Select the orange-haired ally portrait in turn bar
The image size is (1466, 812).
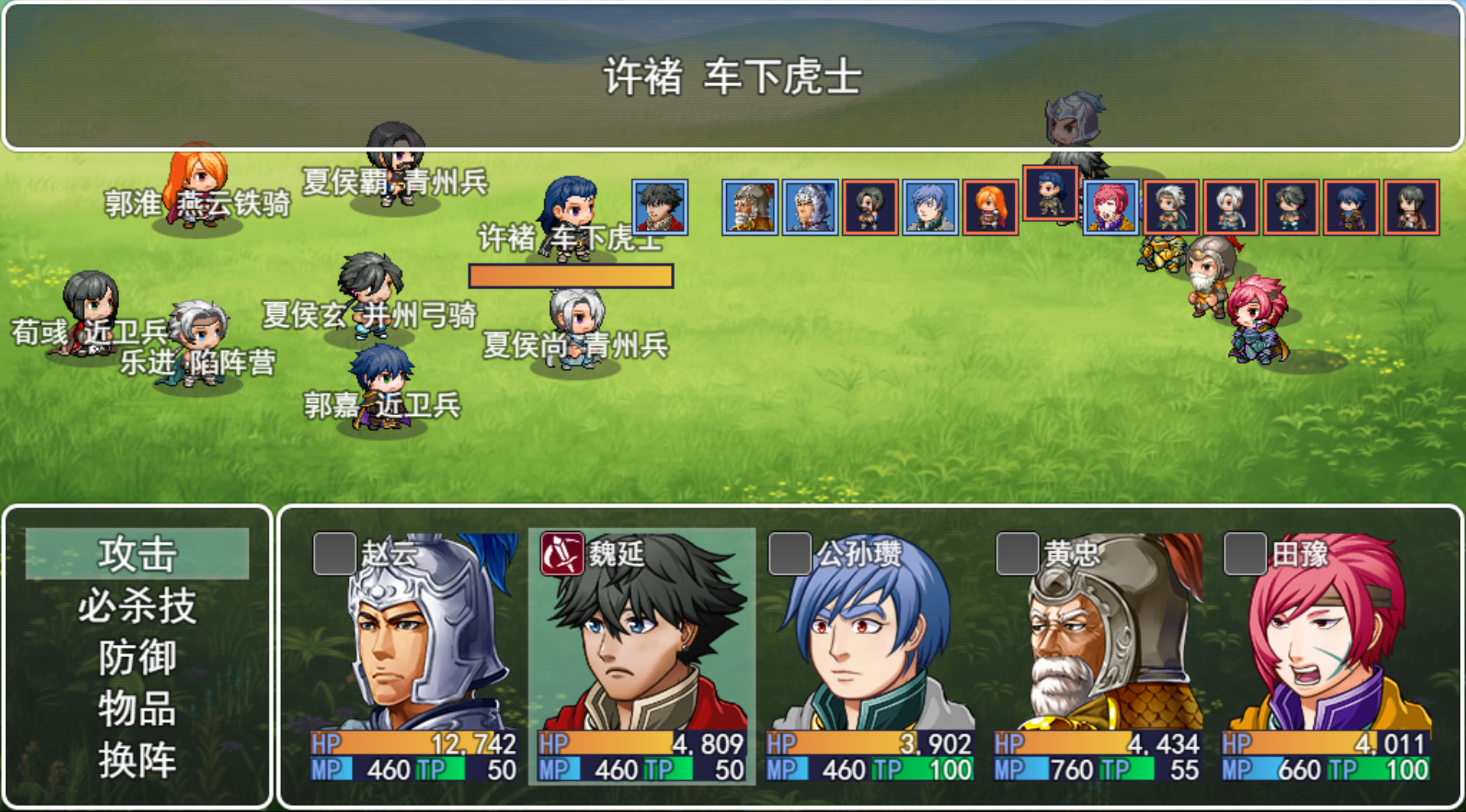point(985,208)
